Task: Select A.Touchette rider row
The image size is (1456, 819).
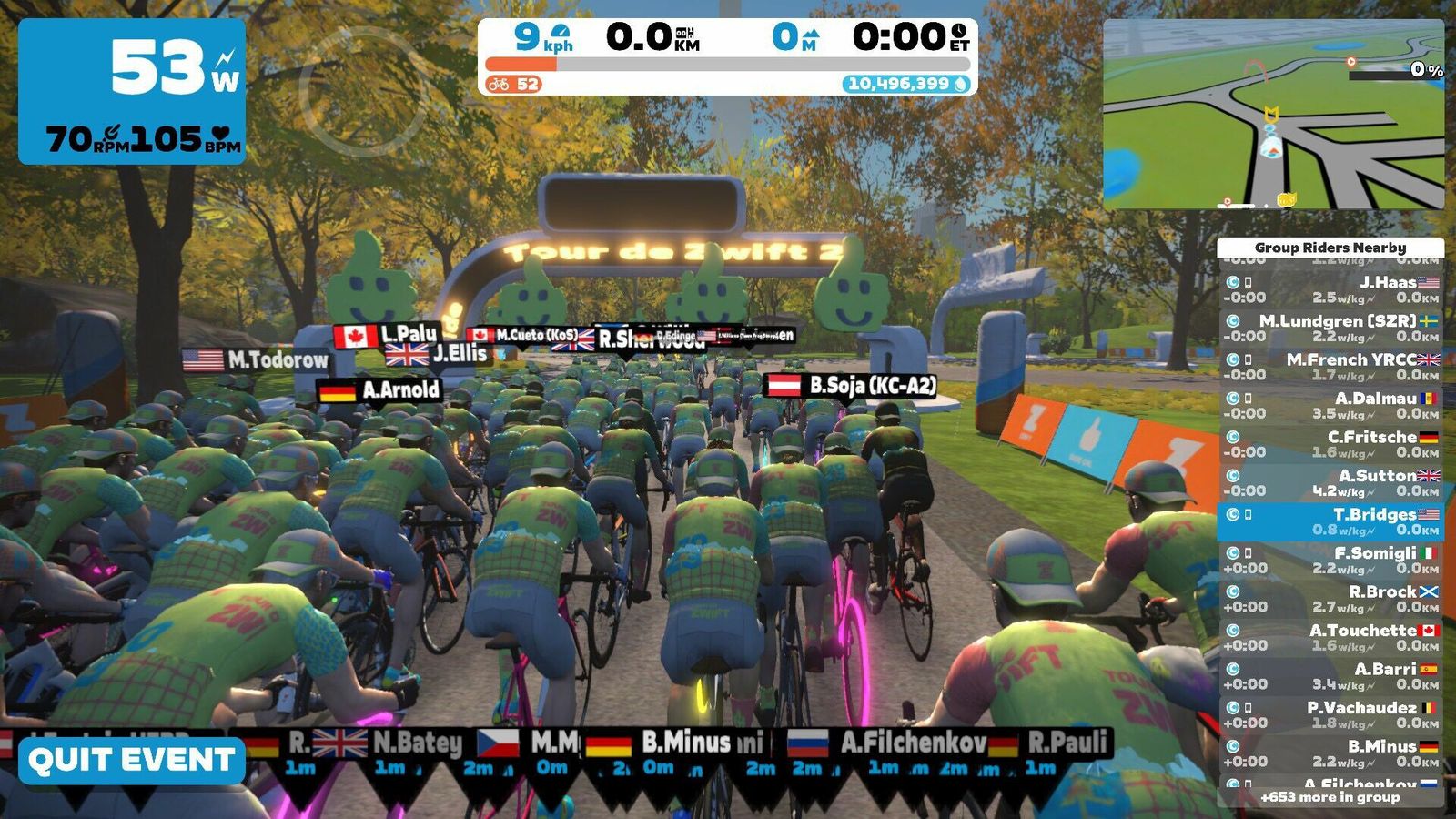Action: [1330, 638]
